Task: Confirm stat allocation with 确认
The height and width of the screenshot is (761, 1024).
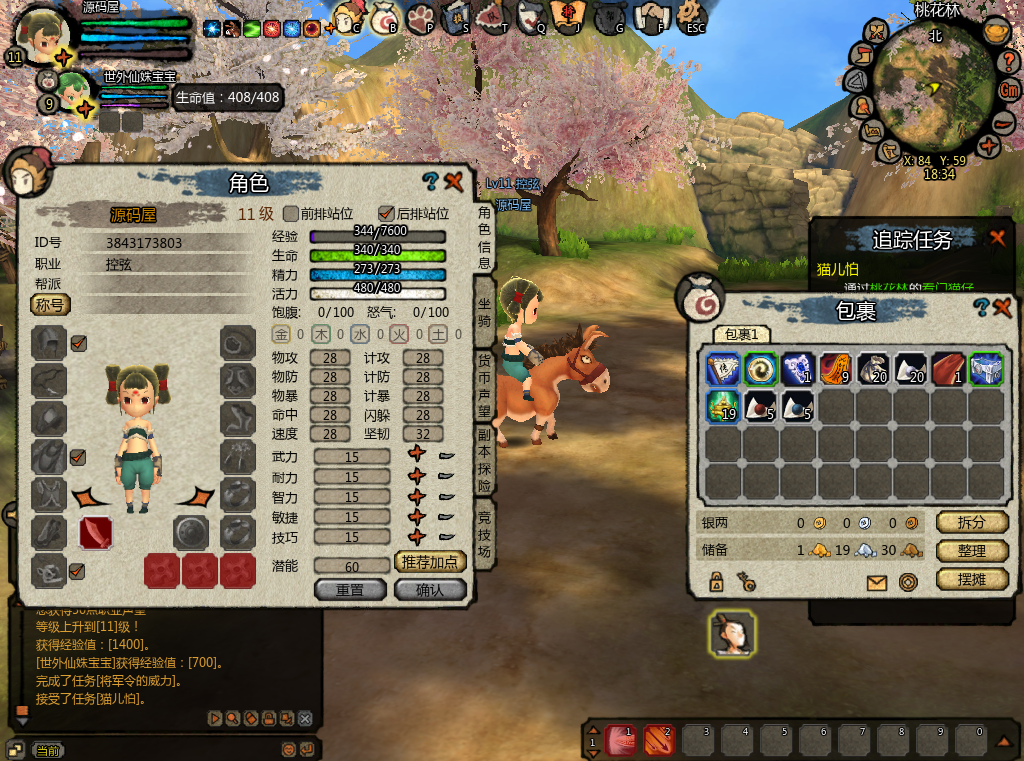Action: [x=431, y=590]
